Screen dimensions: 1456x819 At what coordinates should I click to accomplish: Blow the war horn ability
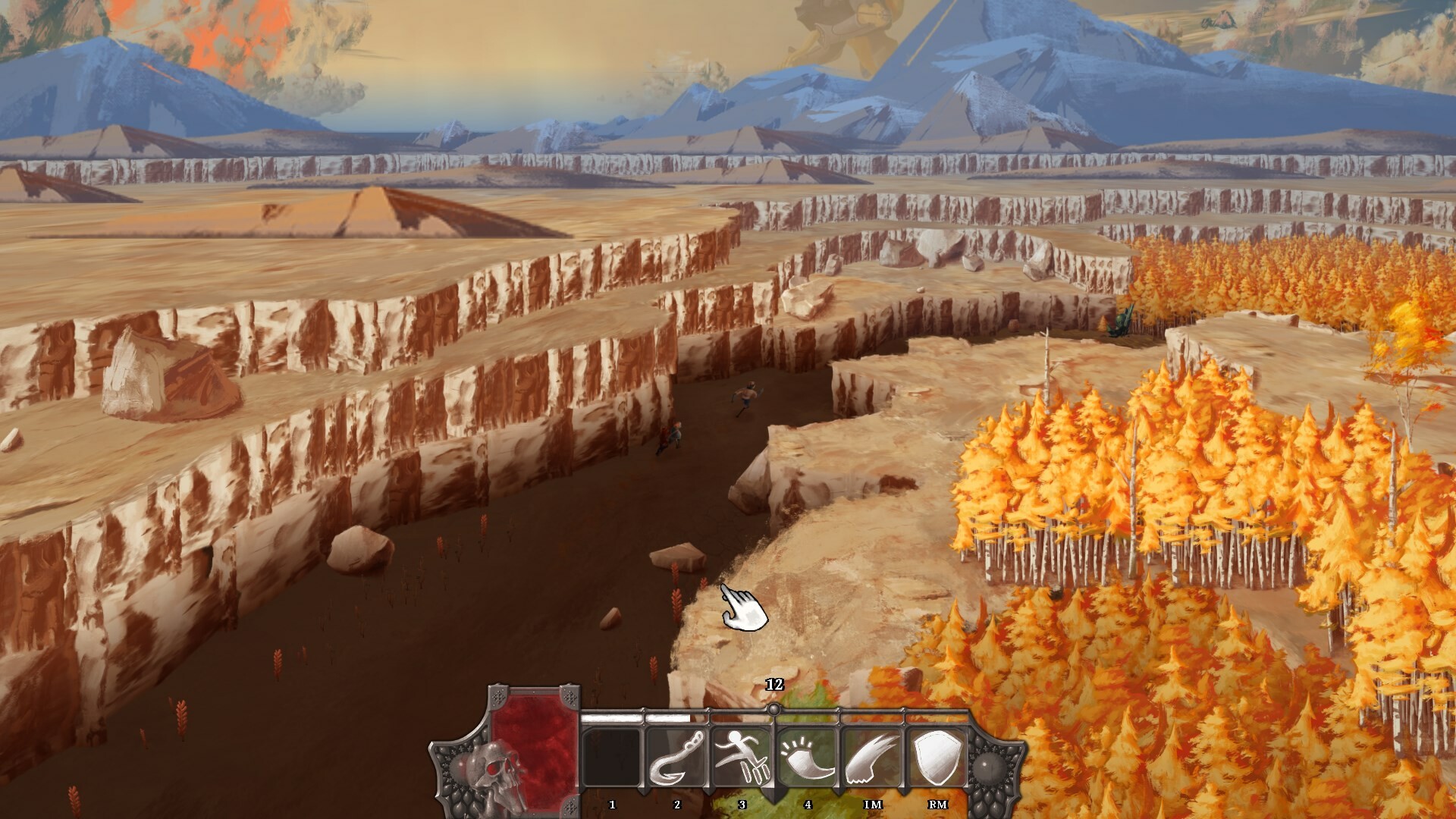[807, 758]
